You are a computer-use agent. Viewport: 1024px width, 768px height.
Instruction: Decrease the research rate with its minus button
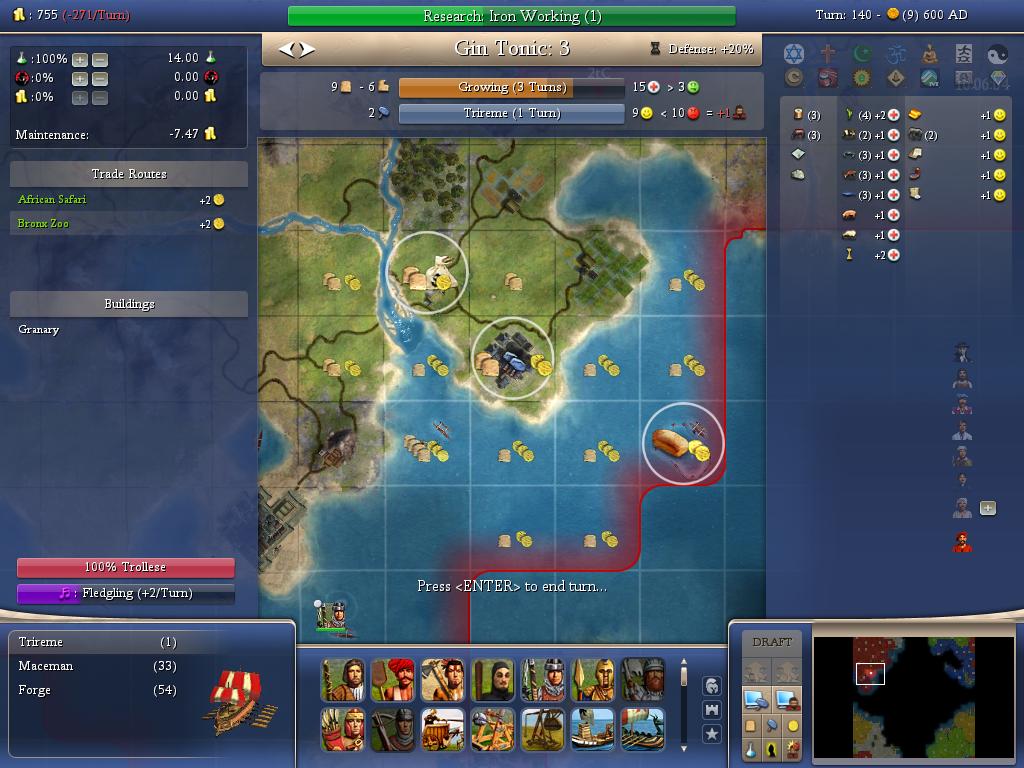(x=99, y=59)
